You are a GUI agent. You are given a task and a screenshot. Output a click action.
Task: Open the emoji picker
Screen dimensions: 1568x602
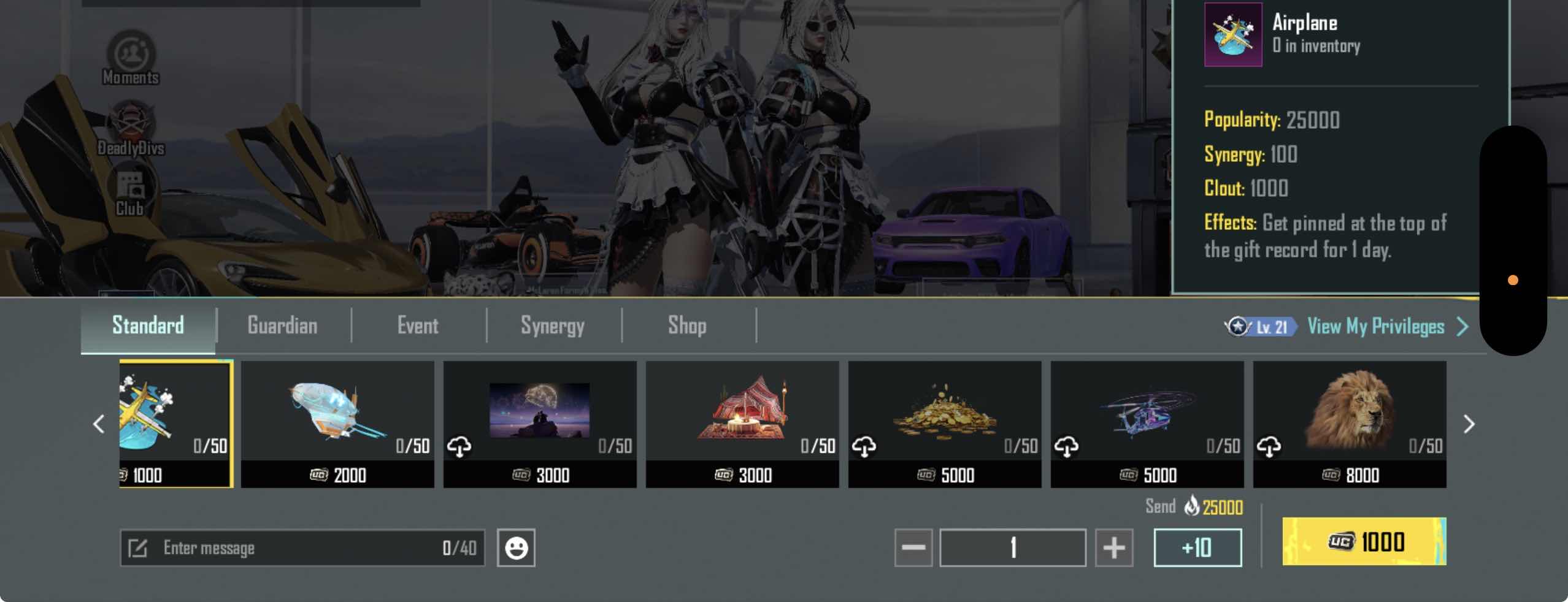tap(516, 547)
